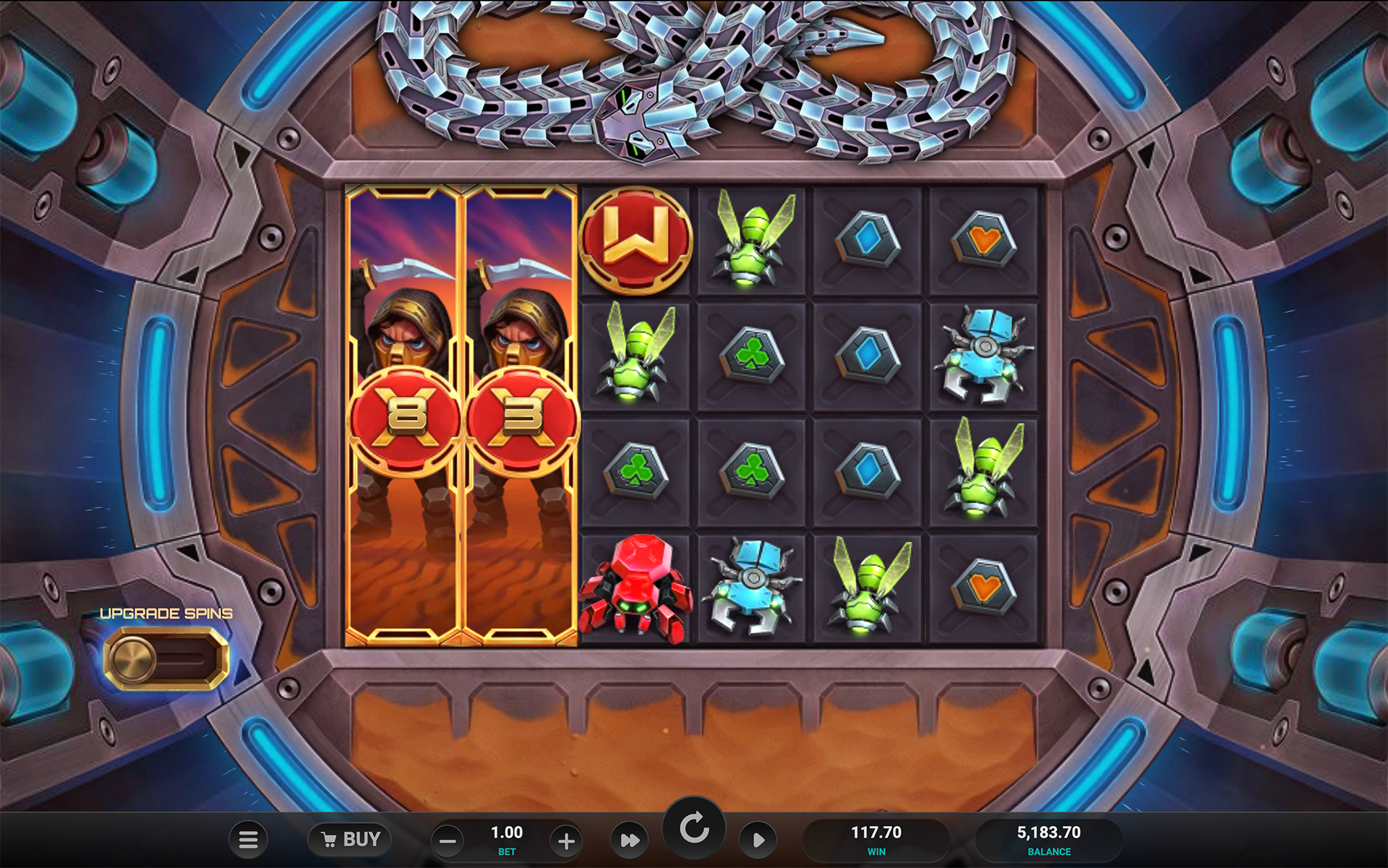Decrease the bet amount

(x=447, y=841)
